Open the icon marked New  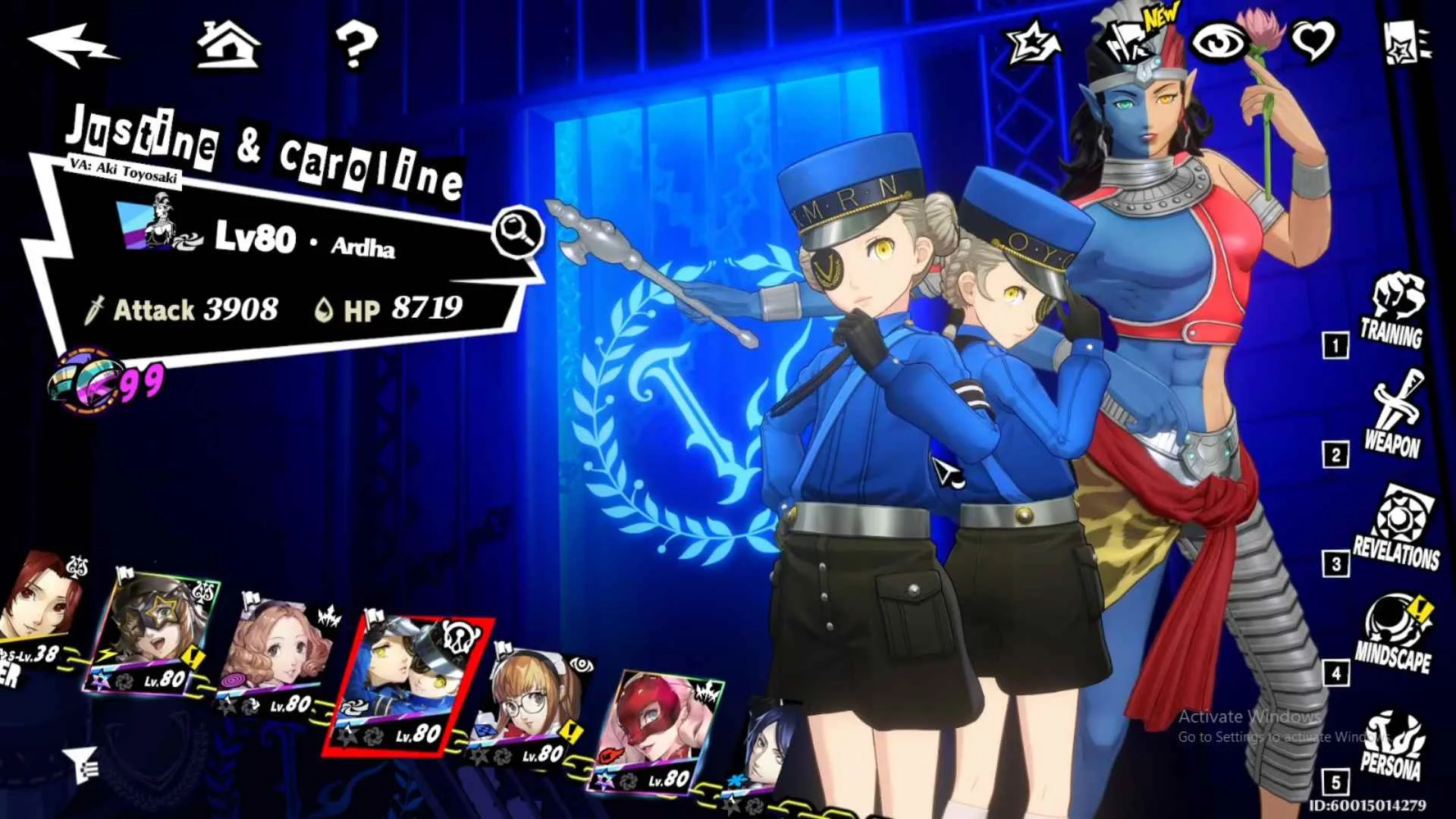pyautogui.click(x=1129, y=41)
